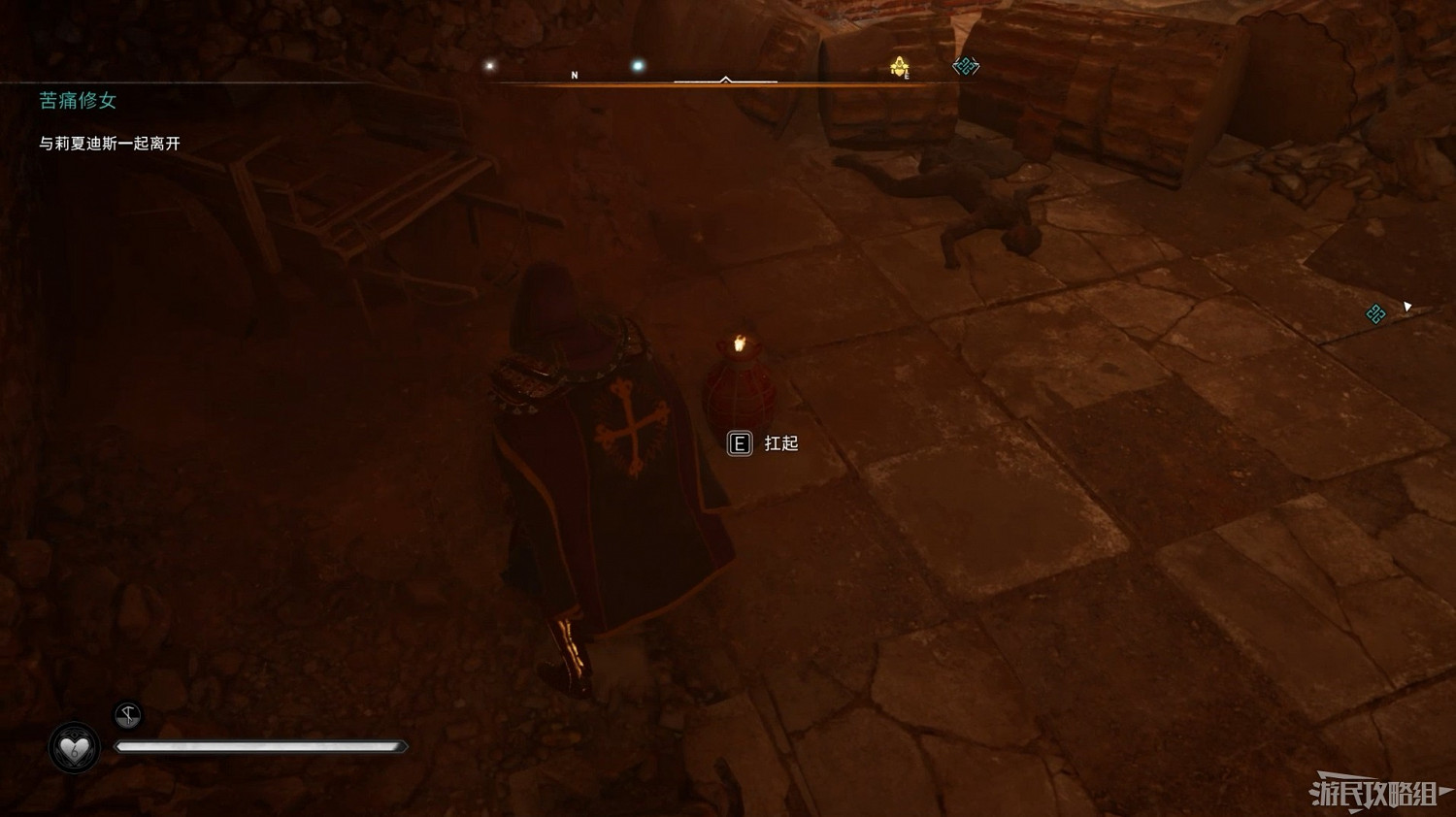Click the burning red jug on the ground
Viewport: 1456px width, 817px height.
click(740, 390)
